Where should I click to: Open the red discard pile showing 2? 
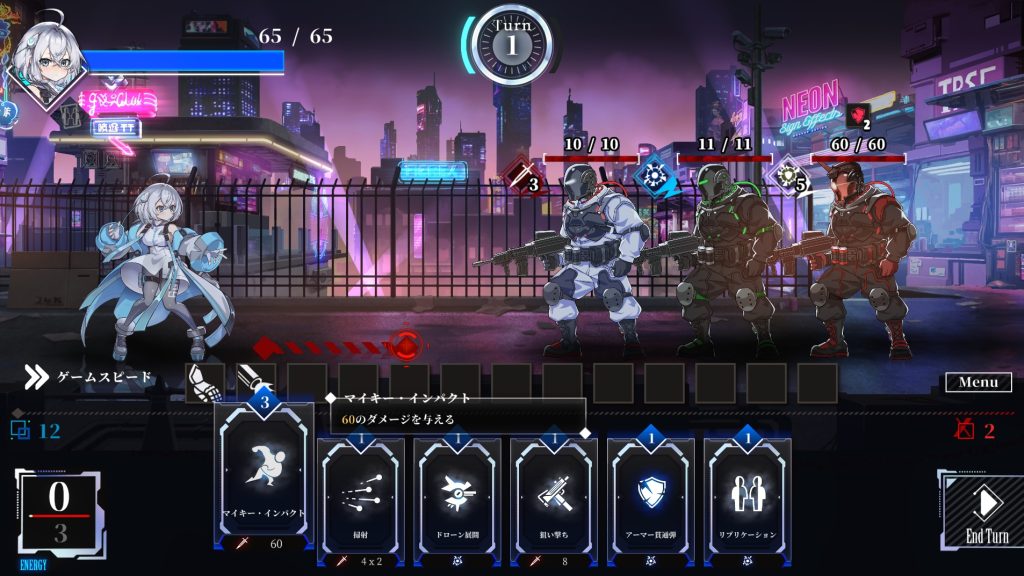[x=975, y=431]
